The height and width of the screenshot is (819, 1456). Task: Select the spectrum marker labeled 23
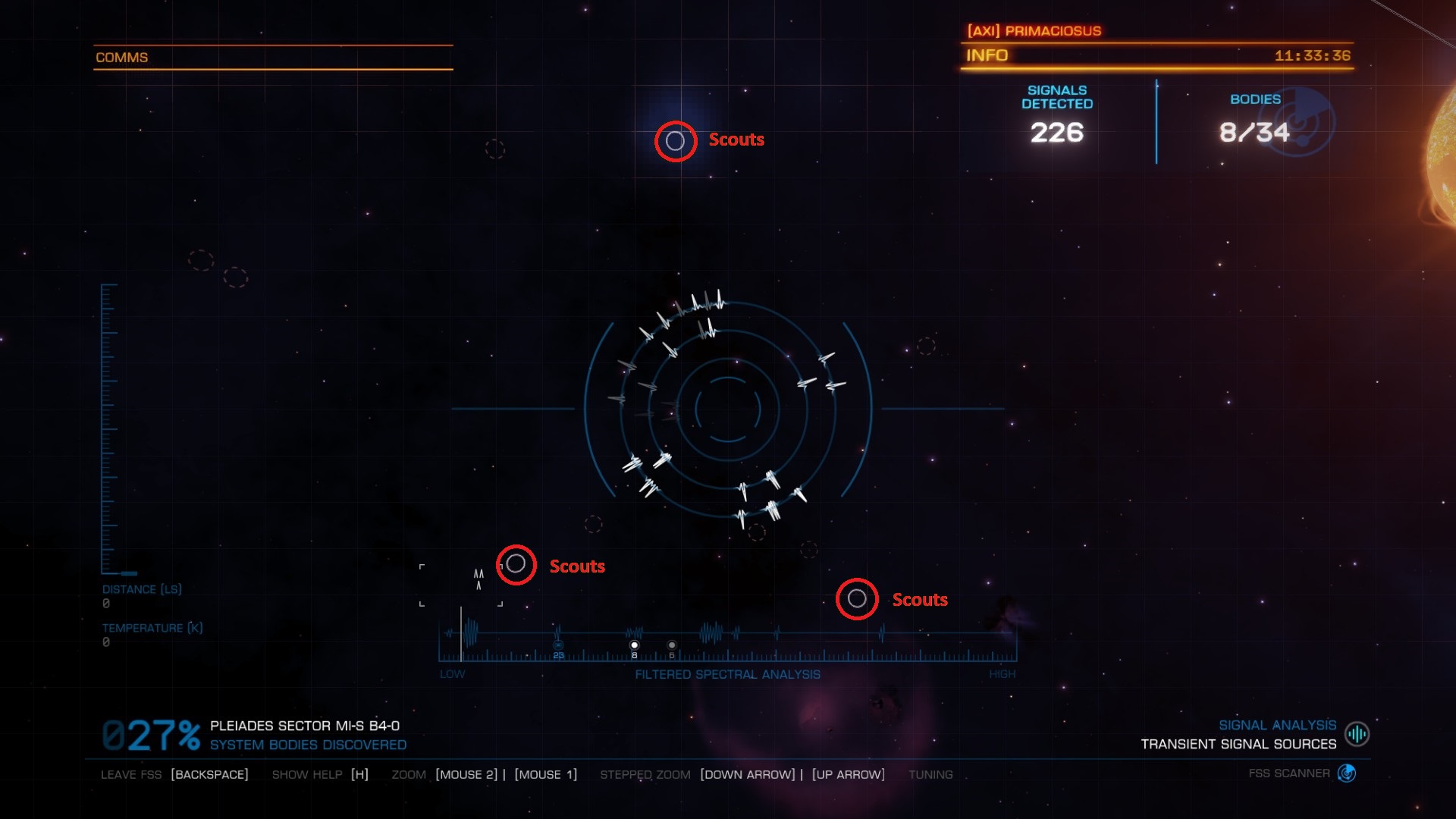pos(558,646)
